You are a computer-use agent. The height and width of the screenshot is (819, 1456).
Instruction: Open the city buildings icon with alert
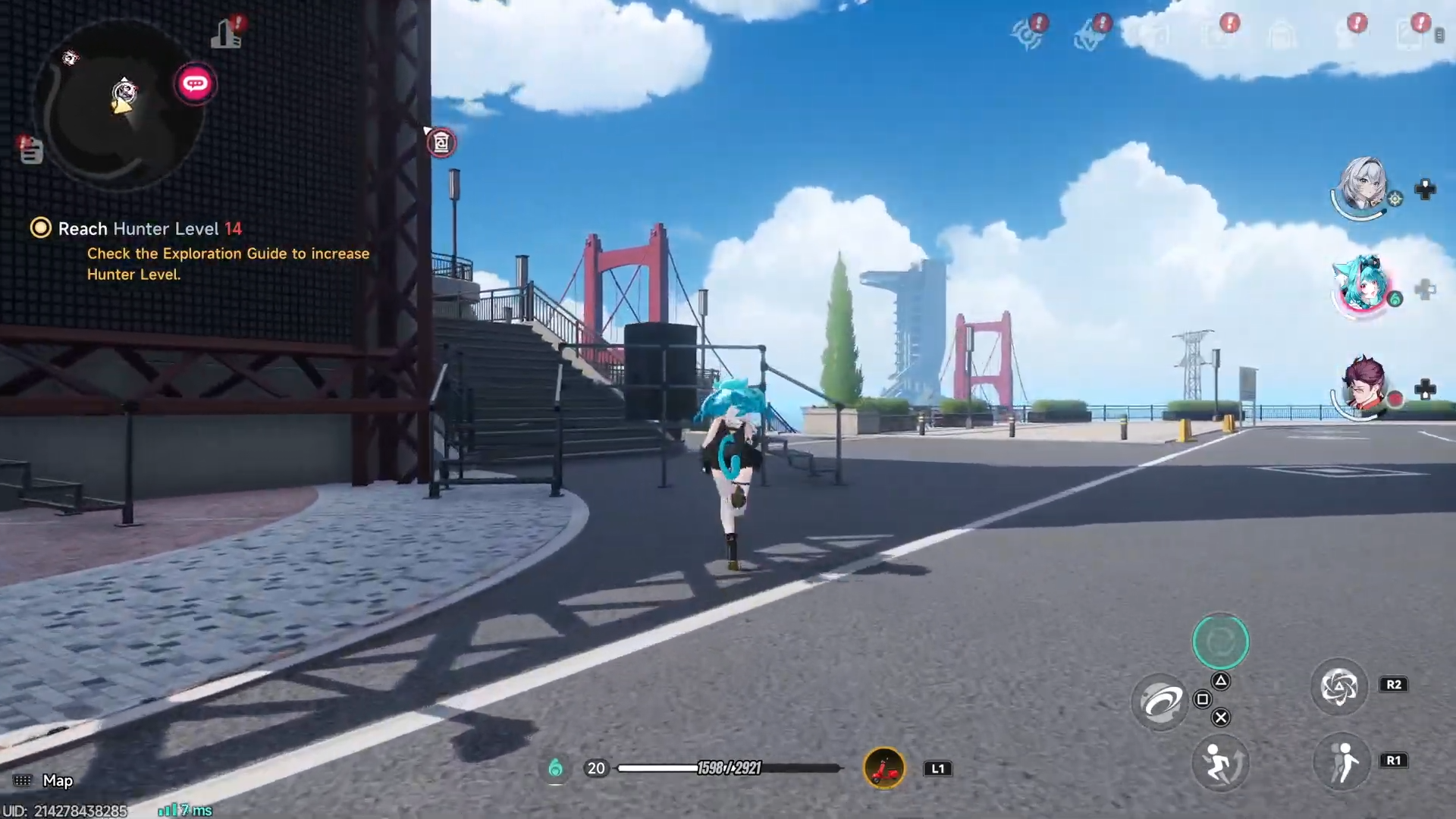pyautogui.click(x=226, y=33)
